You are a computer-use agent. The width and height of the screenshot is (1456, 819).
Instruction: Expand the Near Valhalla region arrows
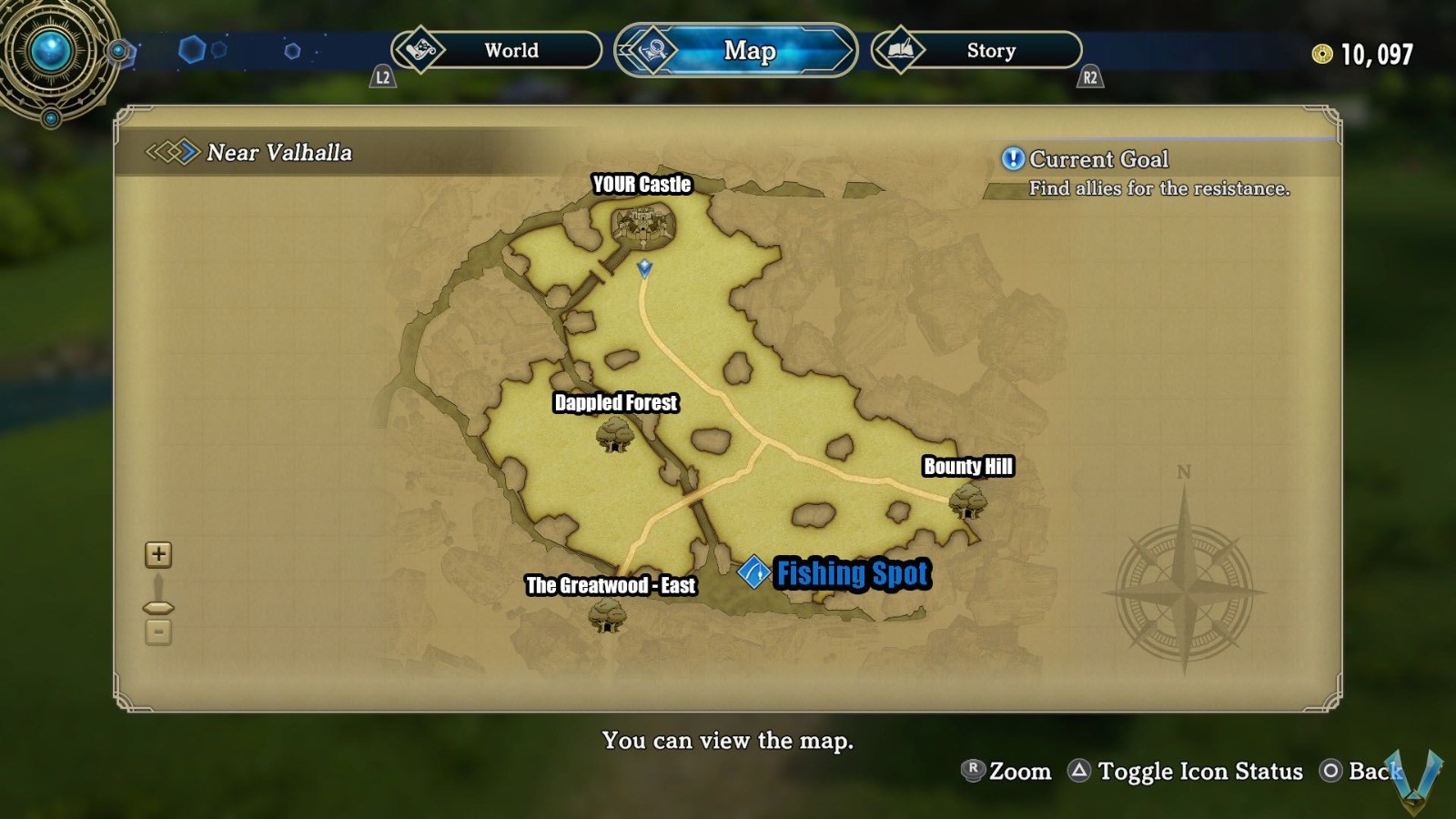click(x=171, y=153)
